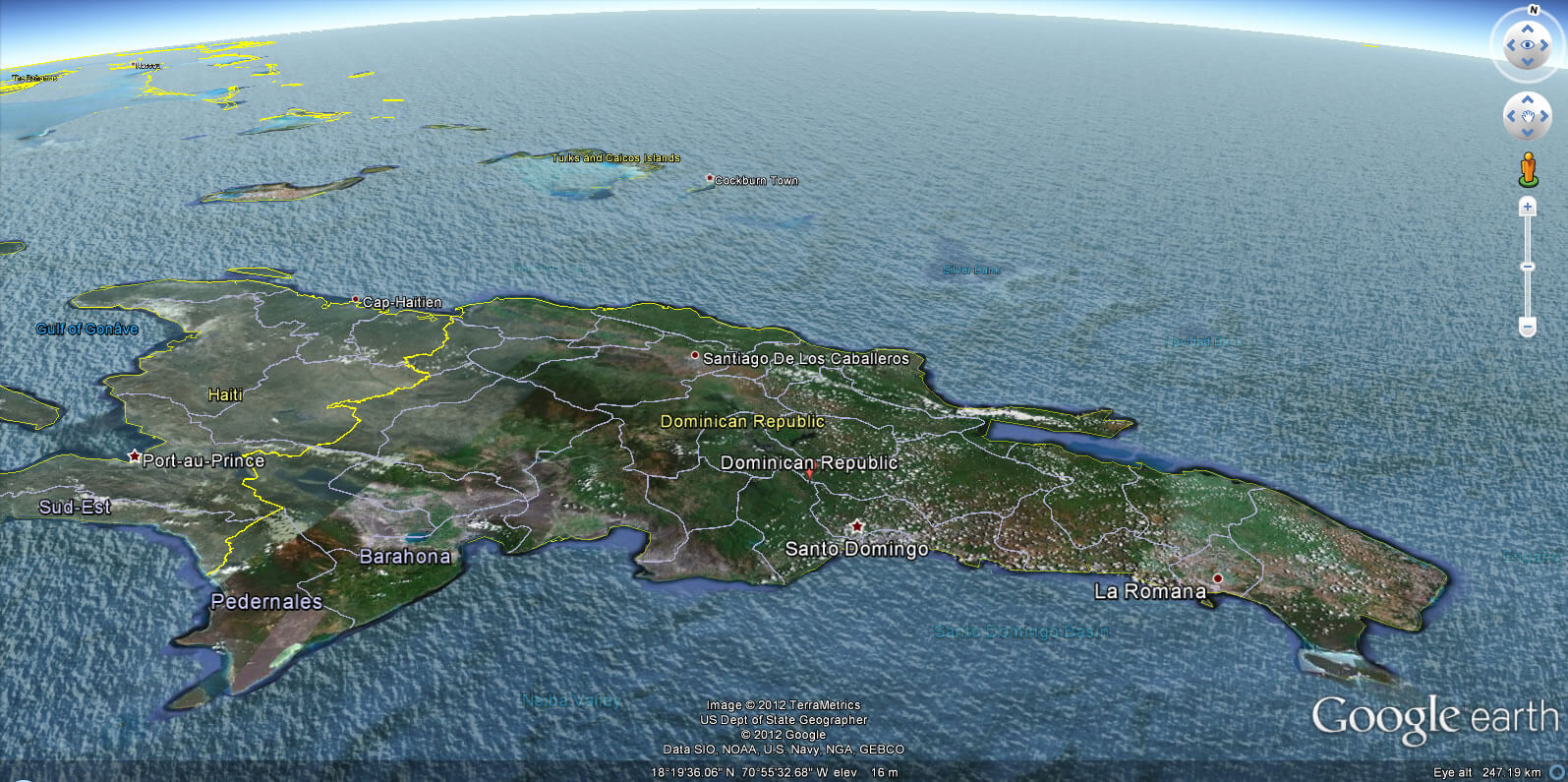Click the zoom out minus button

click(1528, 323)
